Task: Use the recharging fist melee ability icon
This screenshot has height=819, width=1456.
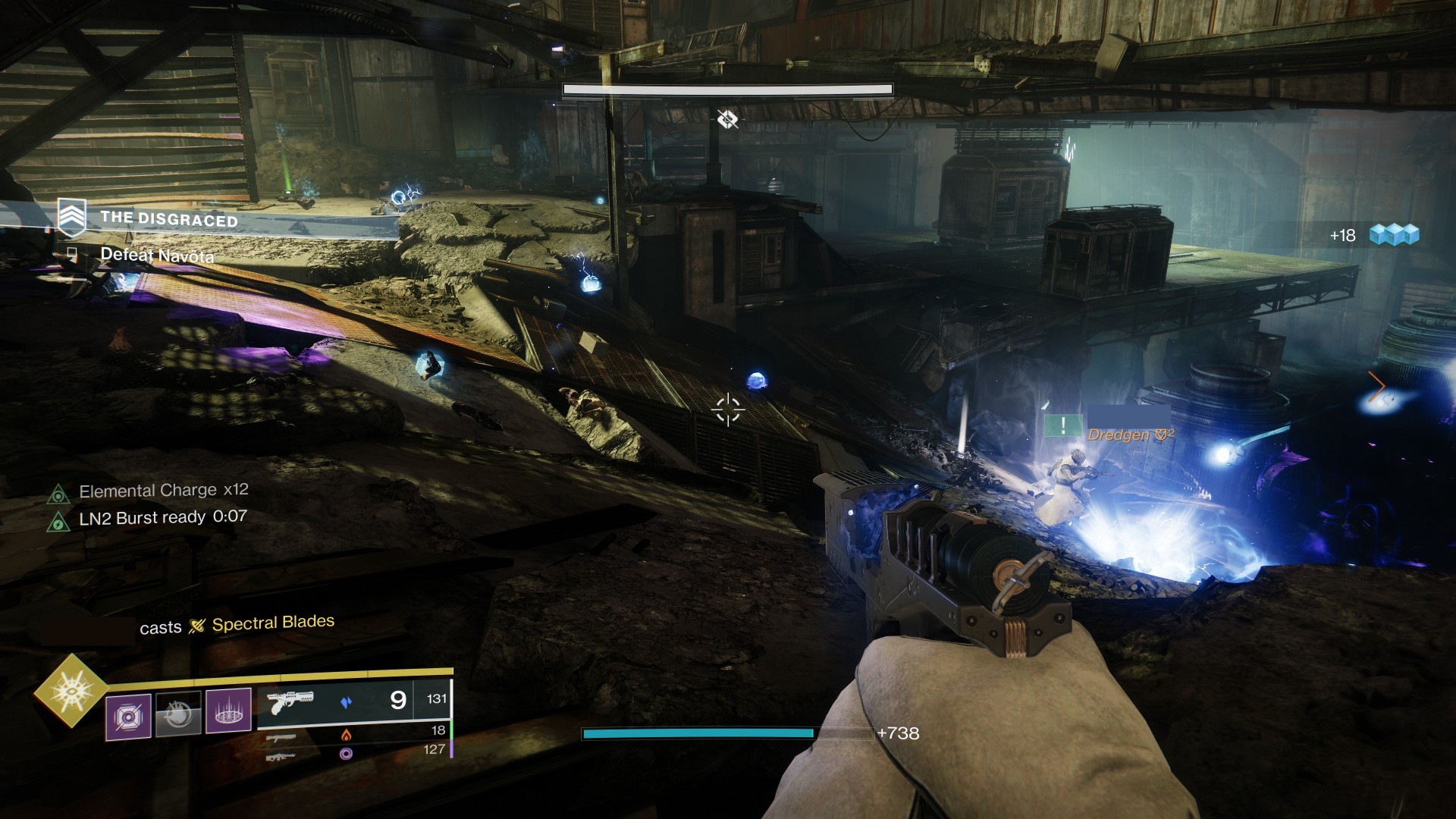Action: (x=178, y=714)
